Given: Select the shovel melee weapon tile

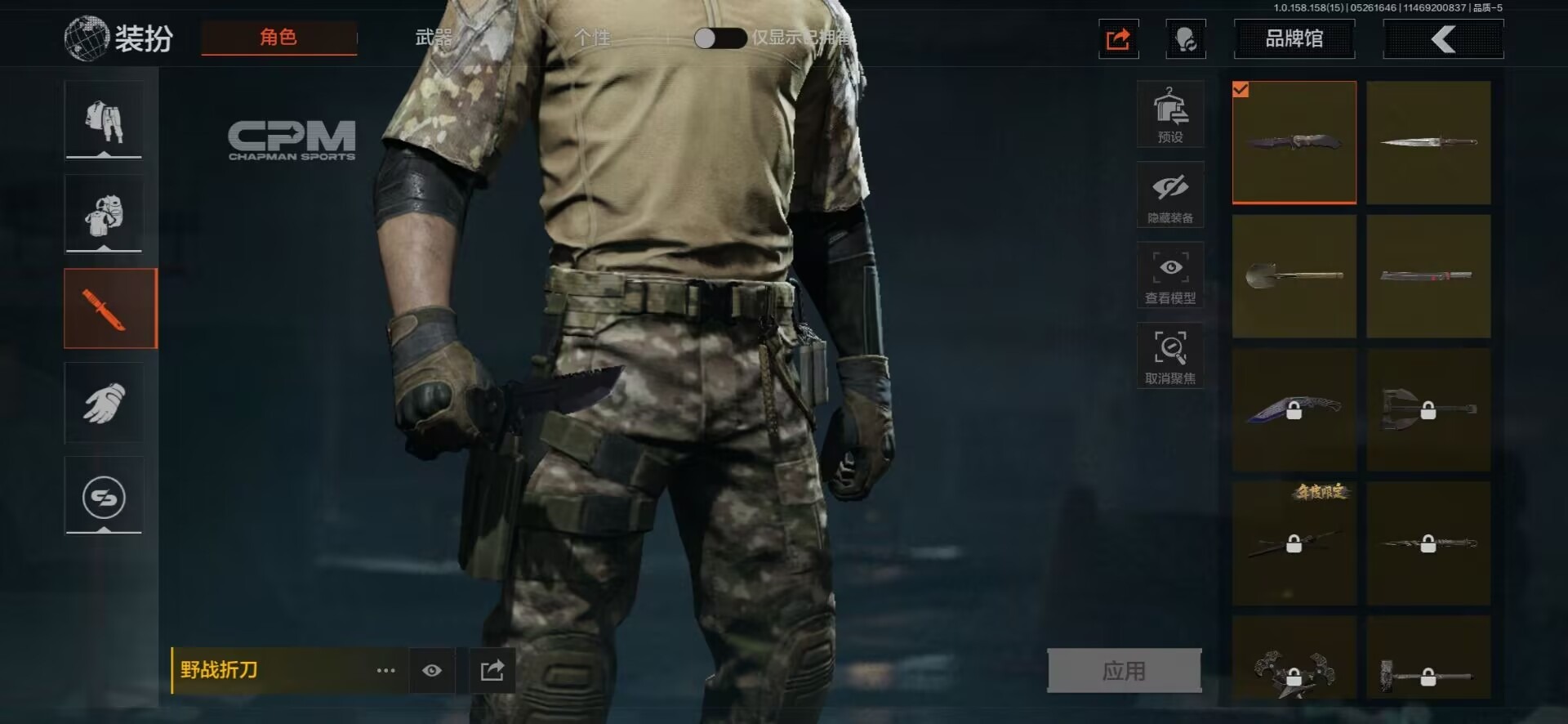Looking at the screenshot, I should tap(1294, 276).
